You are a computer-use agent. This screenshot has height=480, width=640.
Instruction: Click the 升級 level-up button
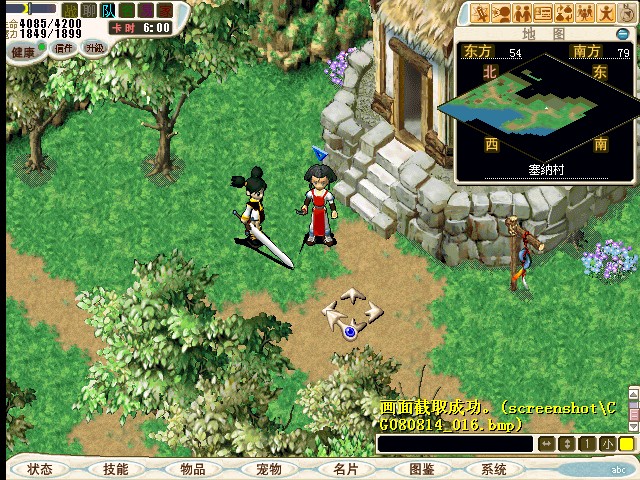pyautogui.click(x=93, y=48)
